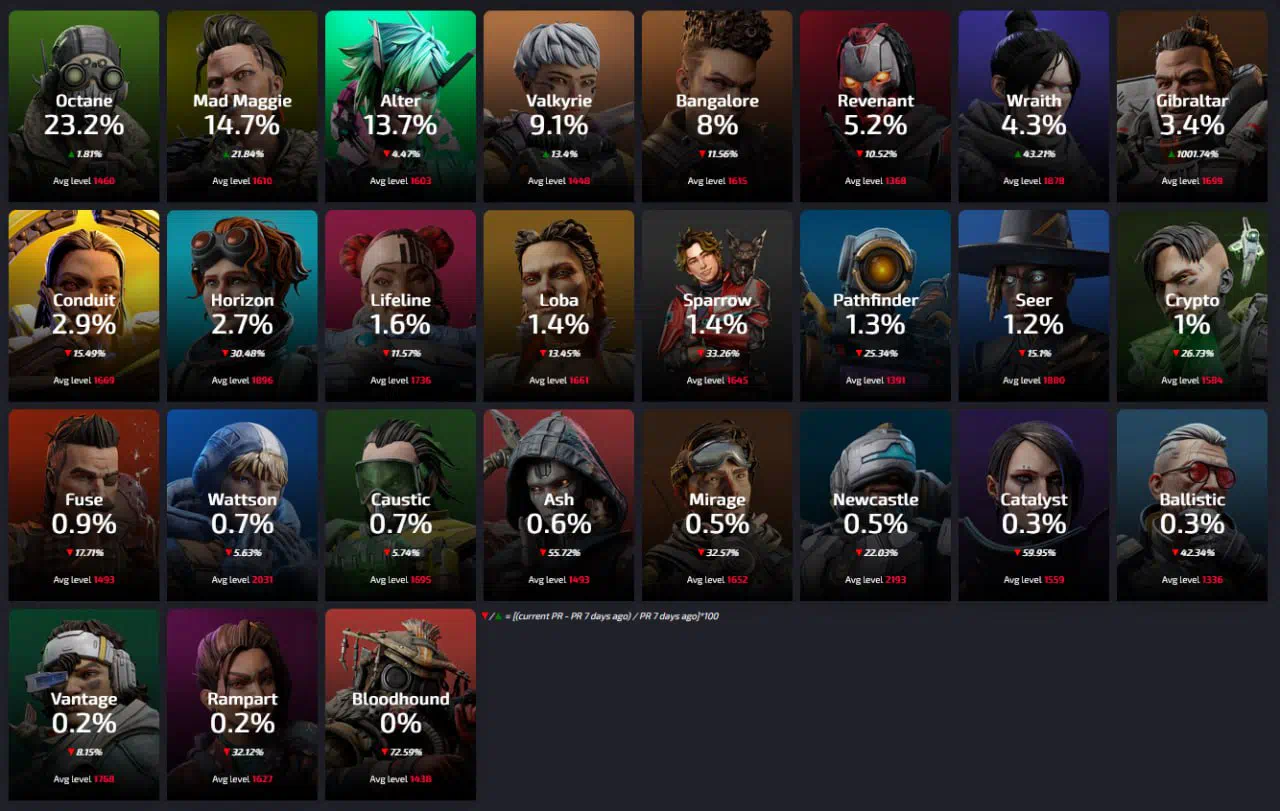Select the Lifeline card

click(400, 305)
